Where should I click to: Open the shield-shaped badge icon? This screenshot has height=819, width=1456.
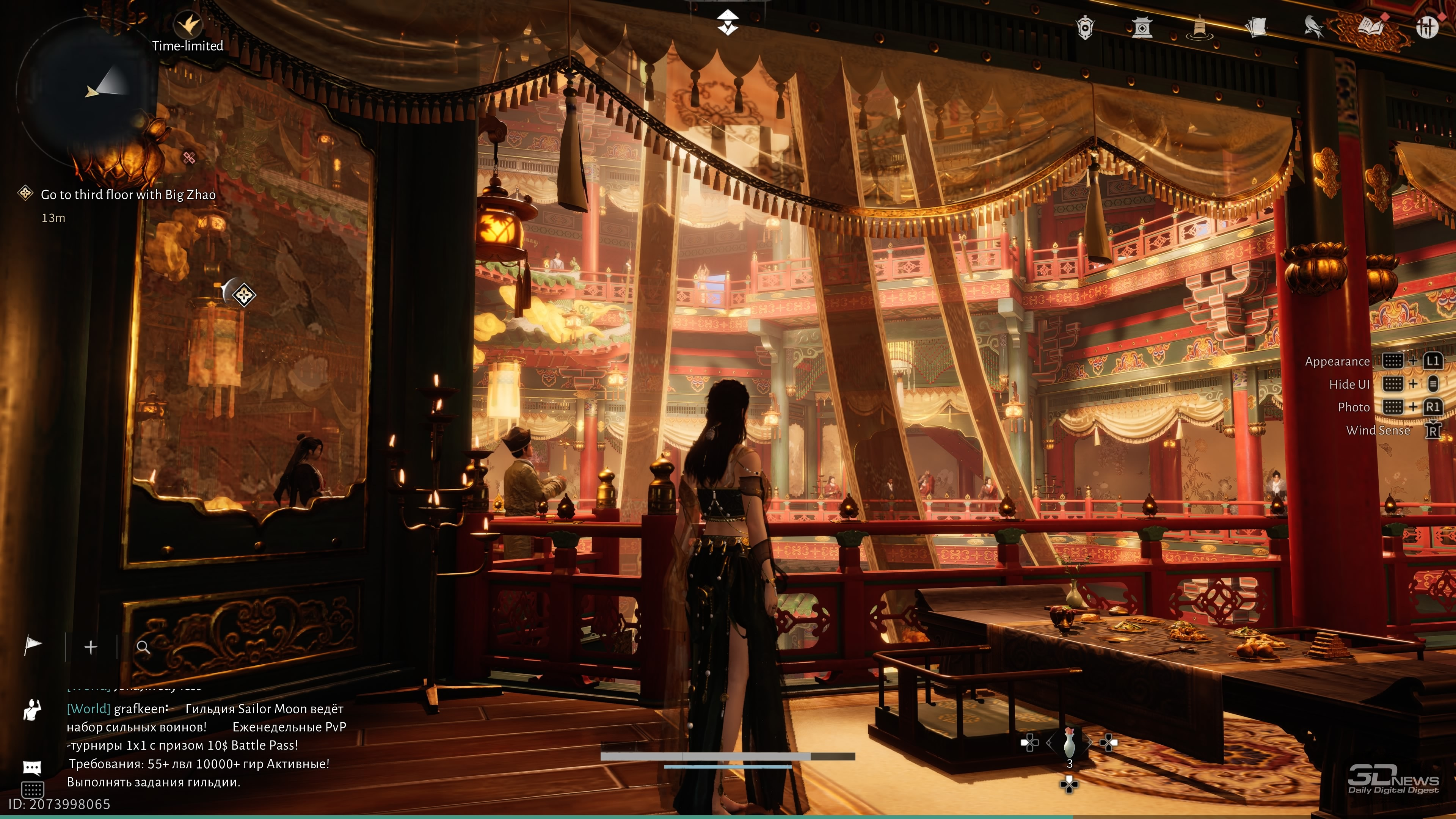coord(1085,27)
